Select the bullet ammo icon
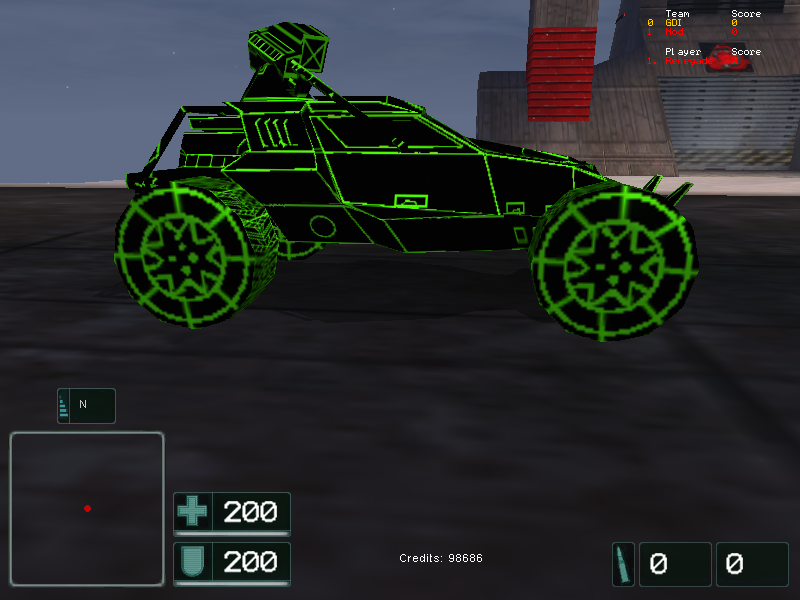800x600 pixels. click(x=623, y=564)
